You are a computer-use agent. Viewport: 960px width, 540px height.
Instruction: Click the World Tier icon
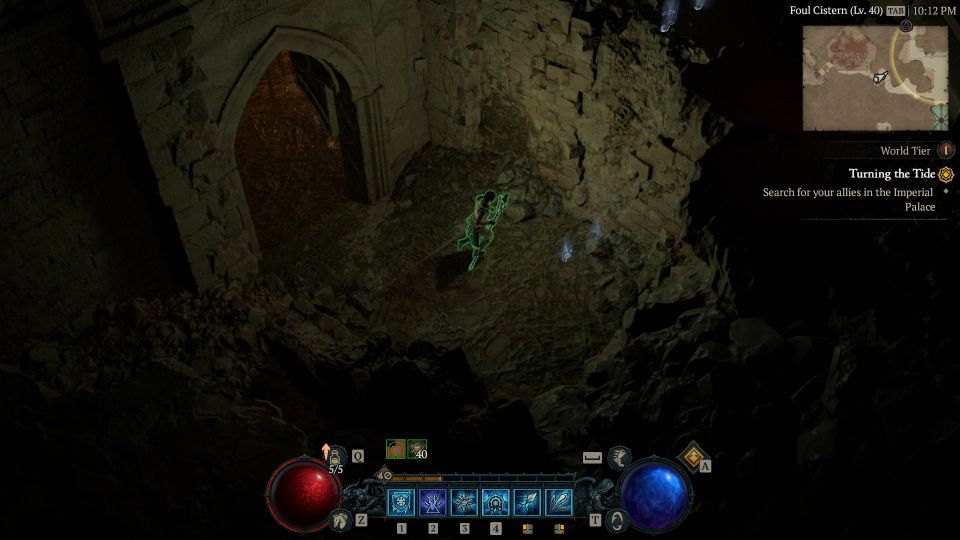click(x=946, y=151)
